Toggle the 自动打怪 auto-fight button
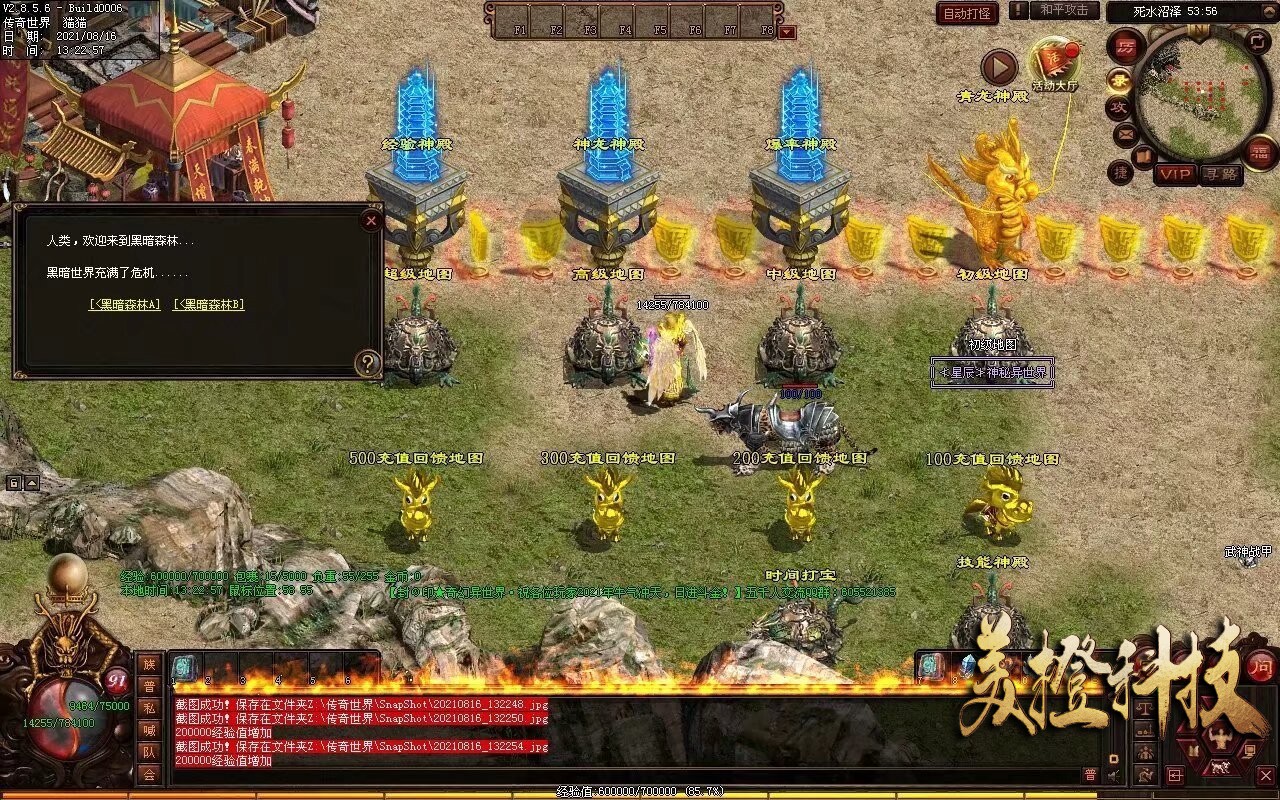Screen dimensions: 1280x800 tap(967, 13)
